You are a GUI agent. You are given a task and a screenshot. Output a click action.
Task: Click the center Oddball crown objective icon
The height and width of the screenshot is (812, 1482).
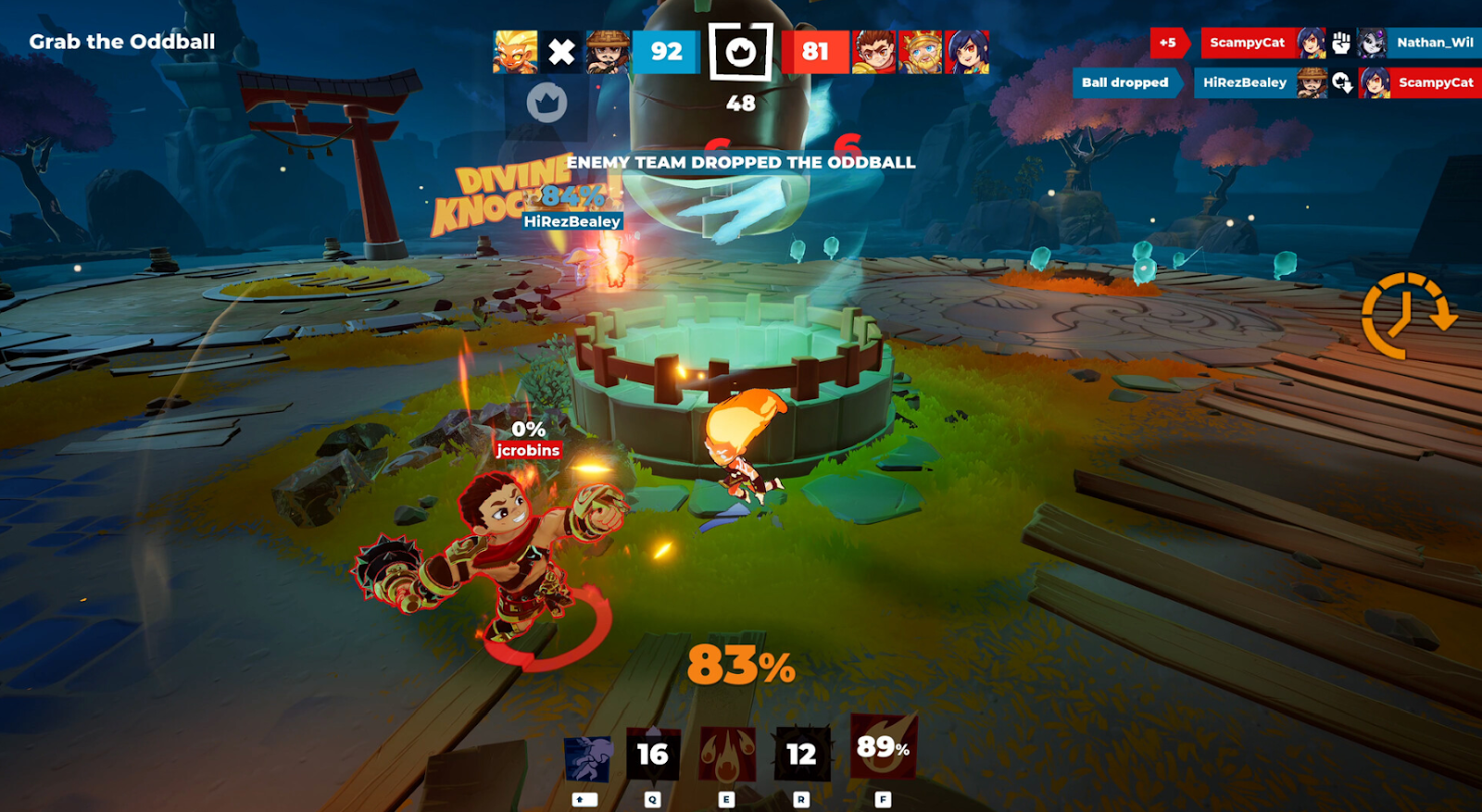(x=740, y=53)
